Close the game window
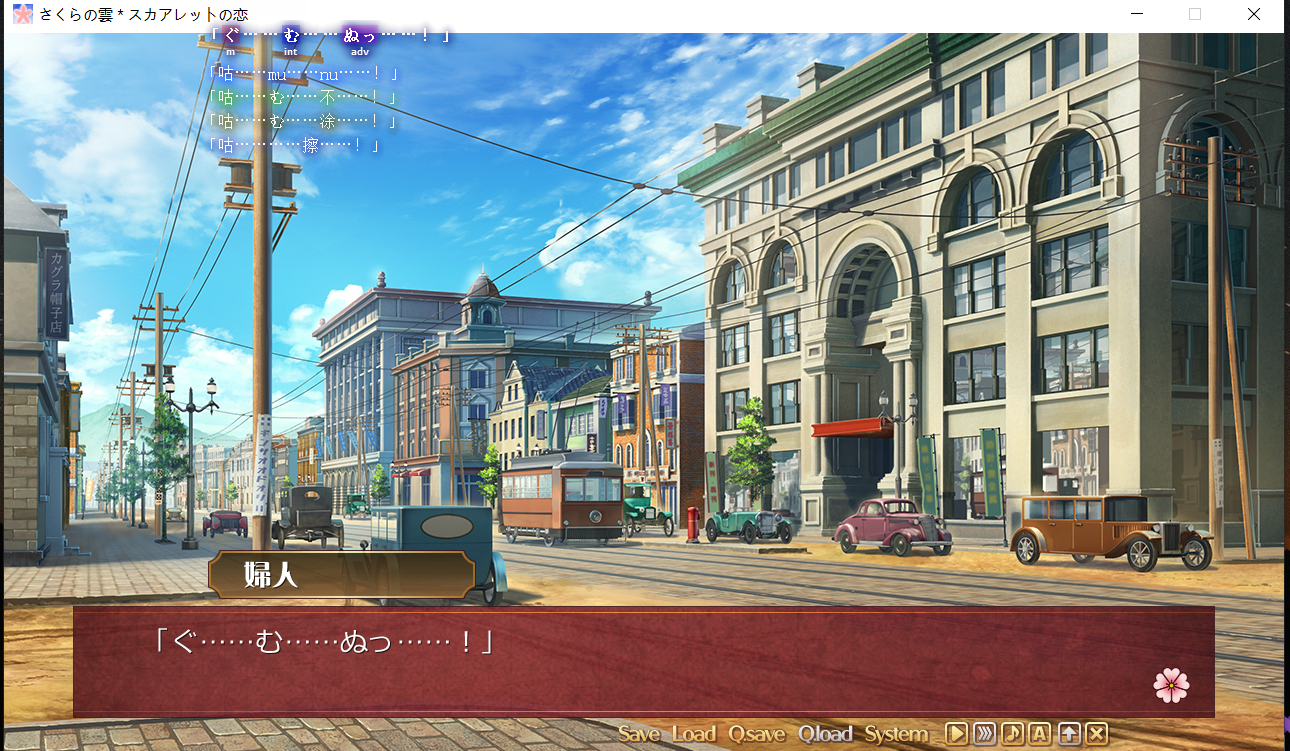Image resolution: width=1290 pixels, height=751 pixels. 1254,14
